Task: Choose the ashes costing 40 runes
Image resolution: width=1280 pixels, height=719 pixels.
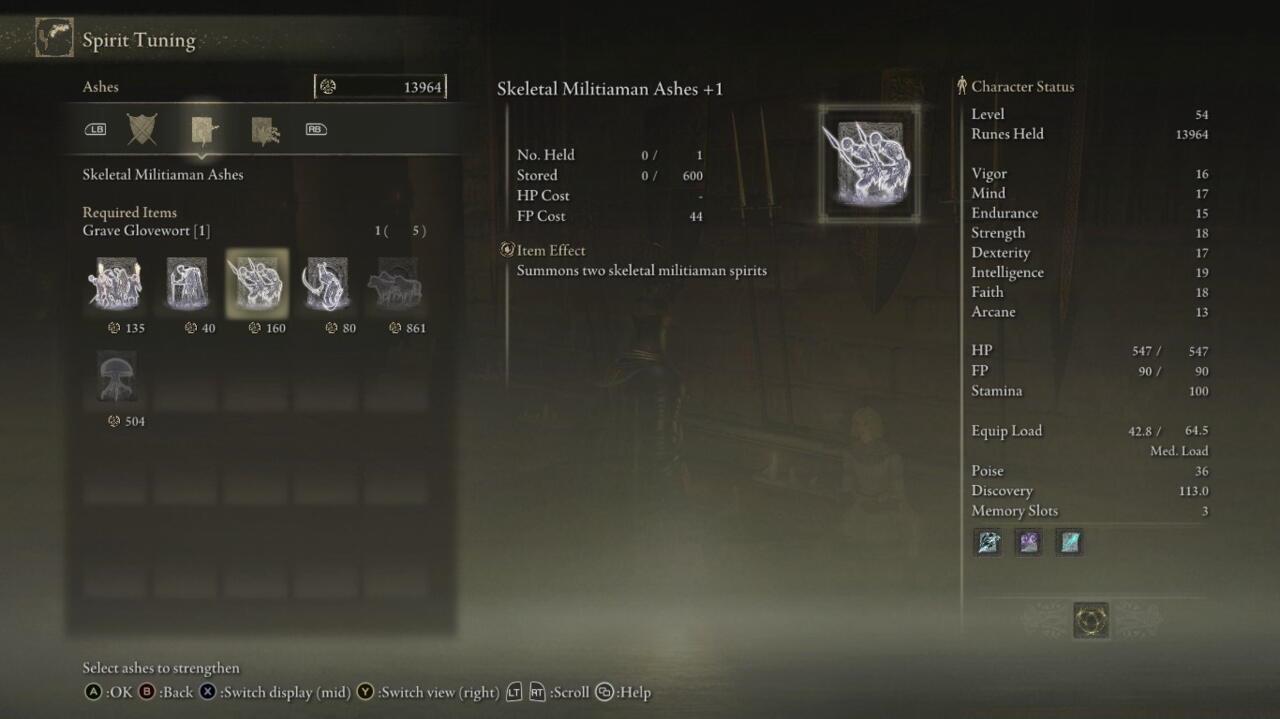Action: click(x=186, y=284)
